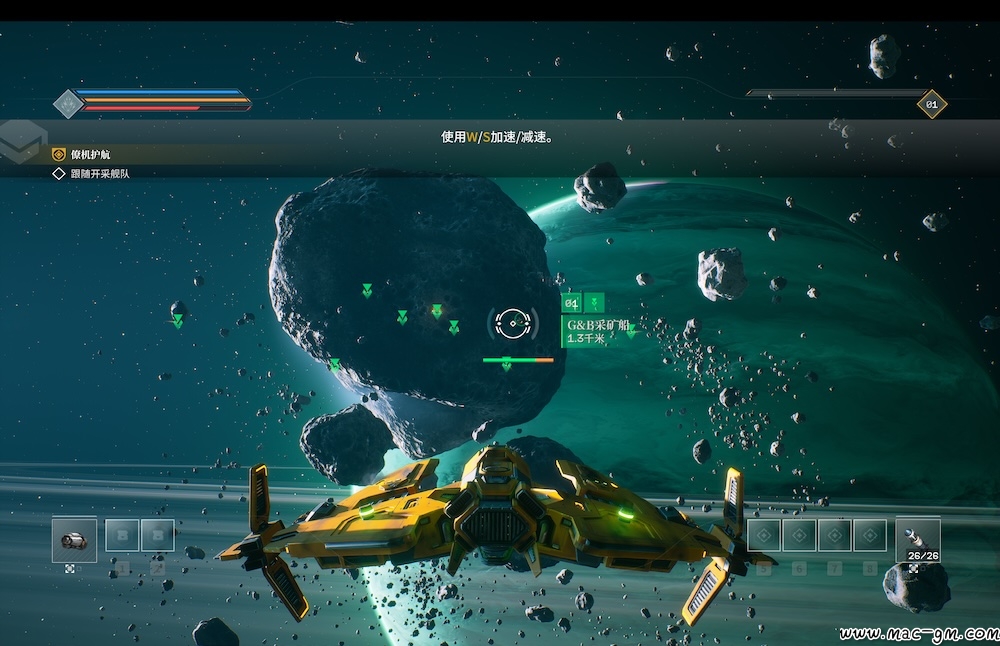Select the primary weapon cannon slot
The height and width of the screenshot is (646, 1000).
(74, 540)
